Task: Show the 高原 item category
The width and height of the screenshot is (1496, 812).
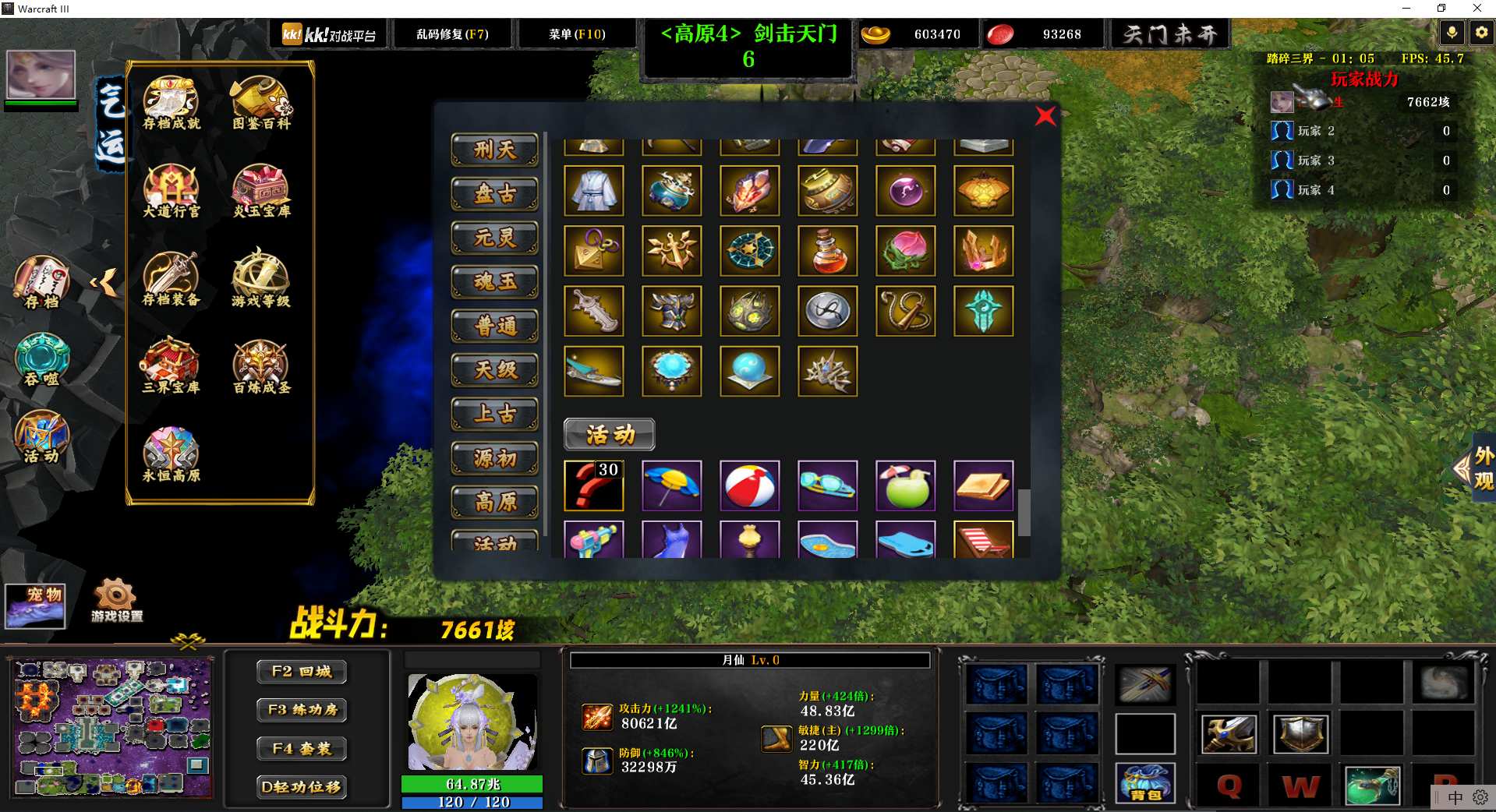Action: (495, 503)
